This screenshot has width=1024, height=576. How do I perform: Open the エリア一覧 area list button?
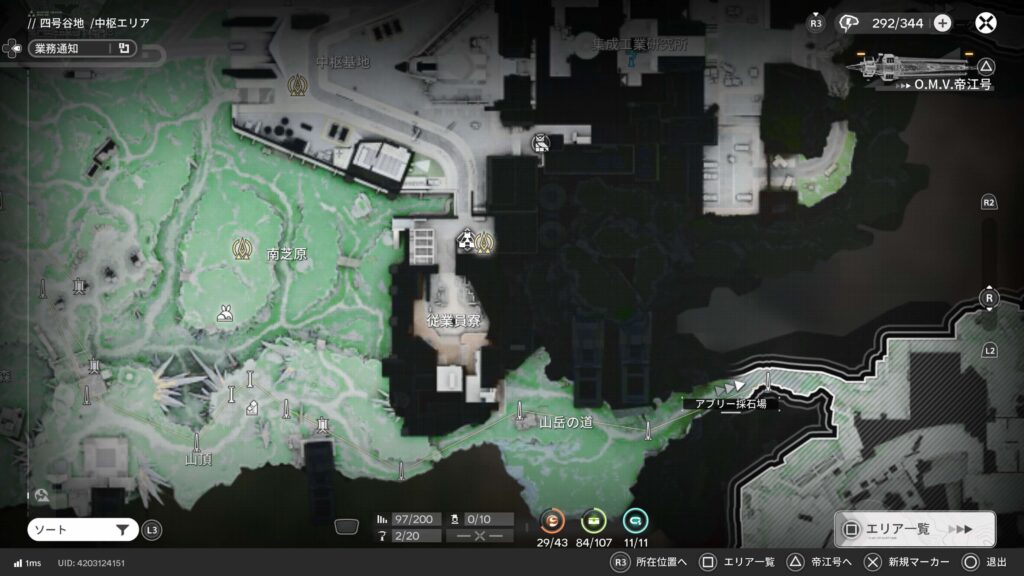click(914, 529)
